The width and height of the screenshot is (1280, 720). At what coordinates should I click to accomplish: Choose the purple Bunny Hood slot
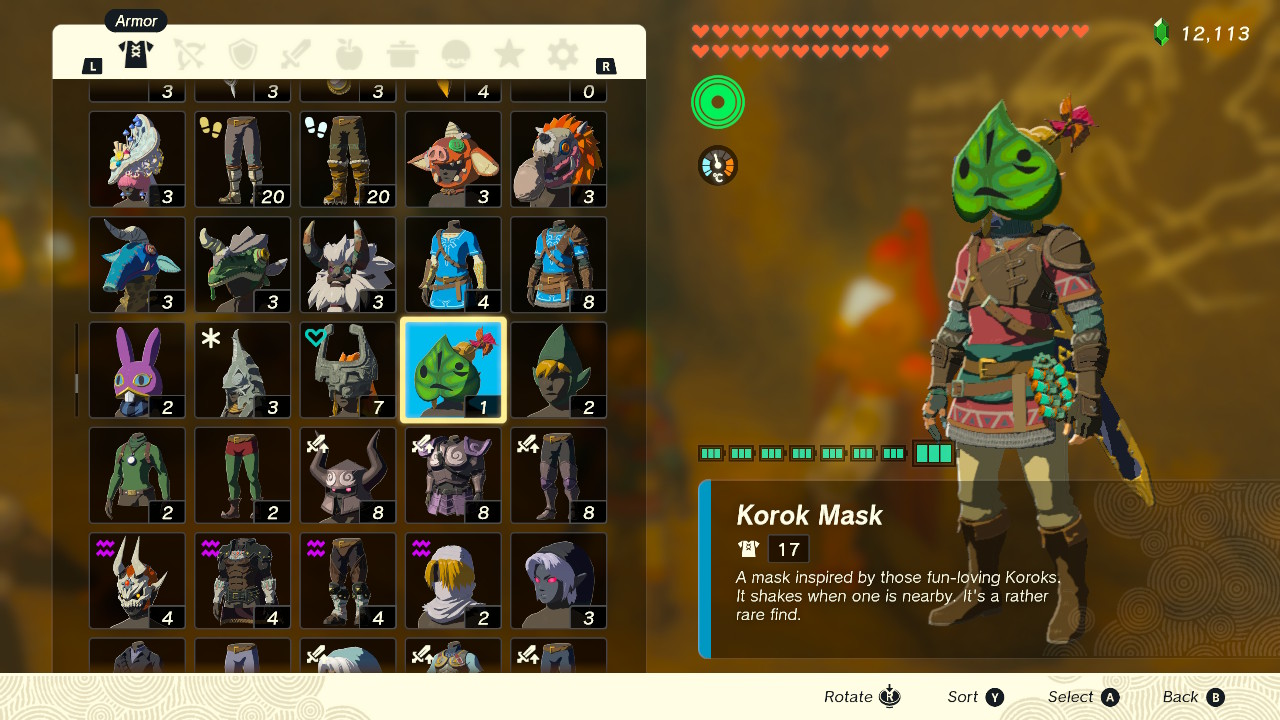tap(137, 370)
